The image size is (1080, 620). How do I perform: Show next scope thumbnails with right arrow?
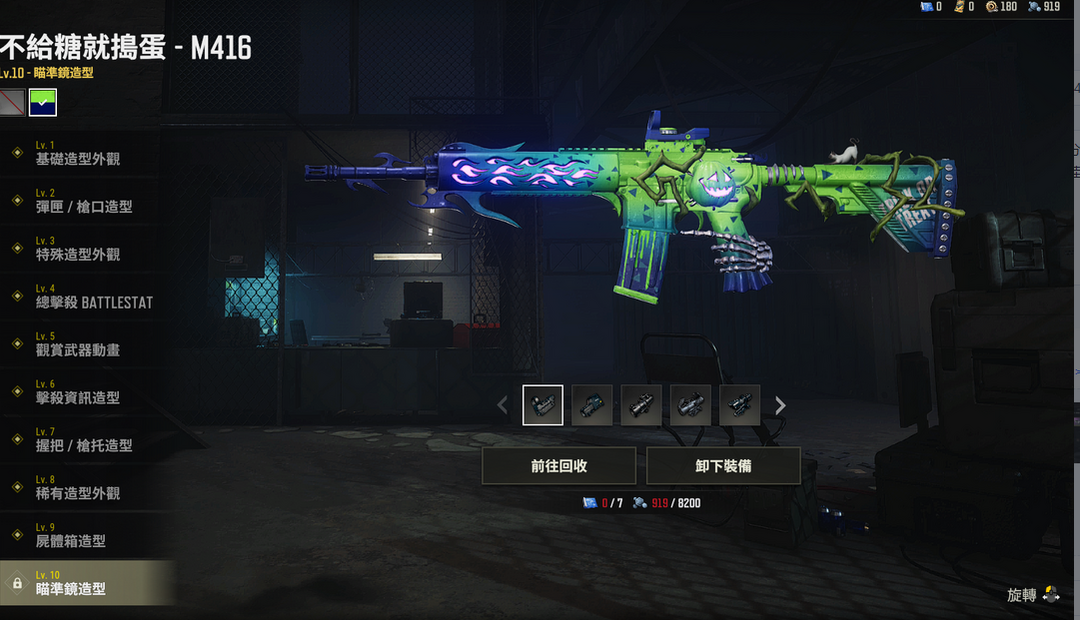[x=780, y=405]
